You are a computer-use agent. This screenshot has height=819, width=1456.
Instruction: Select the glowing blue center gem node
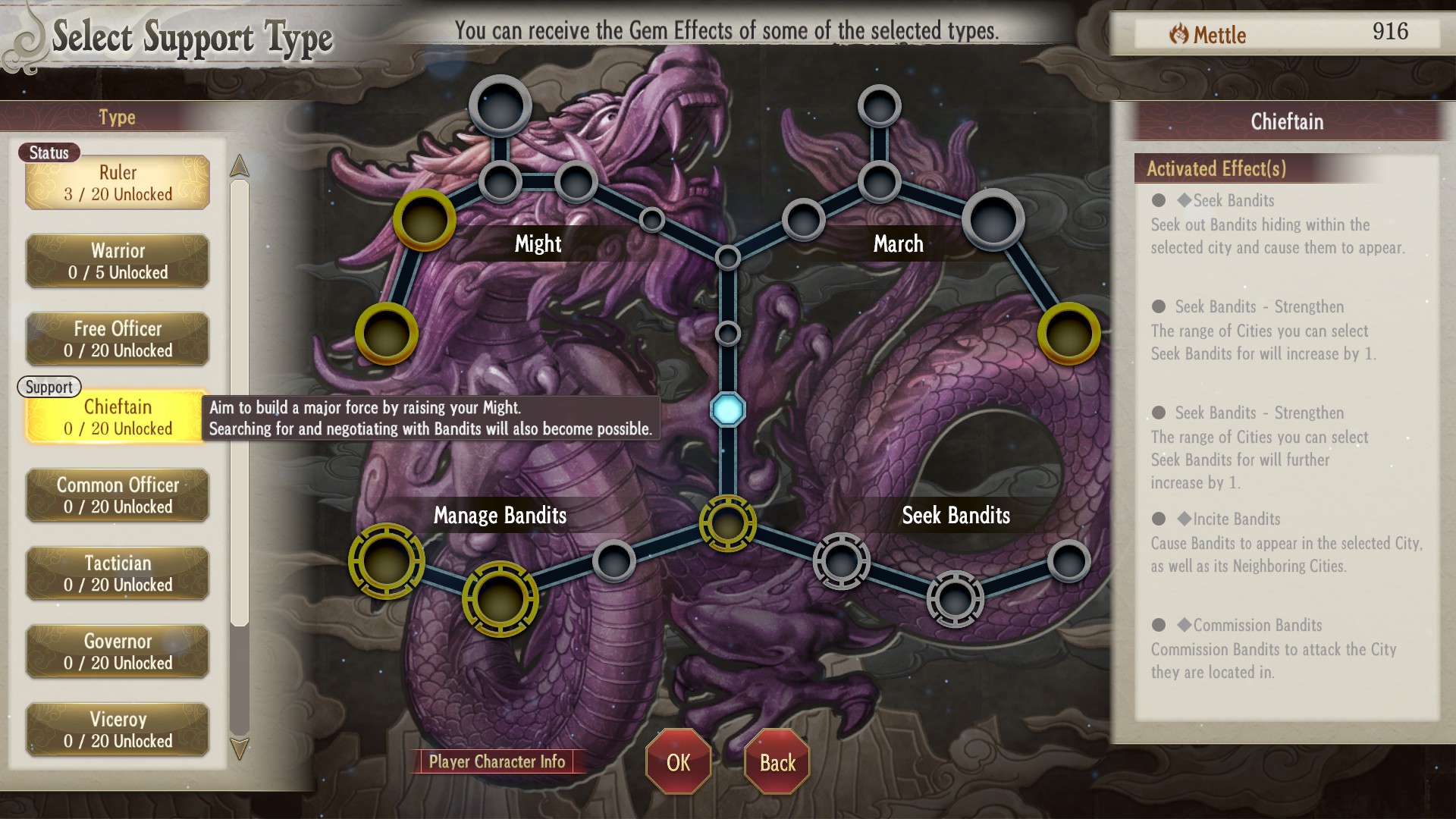click(x=728, y=409)
